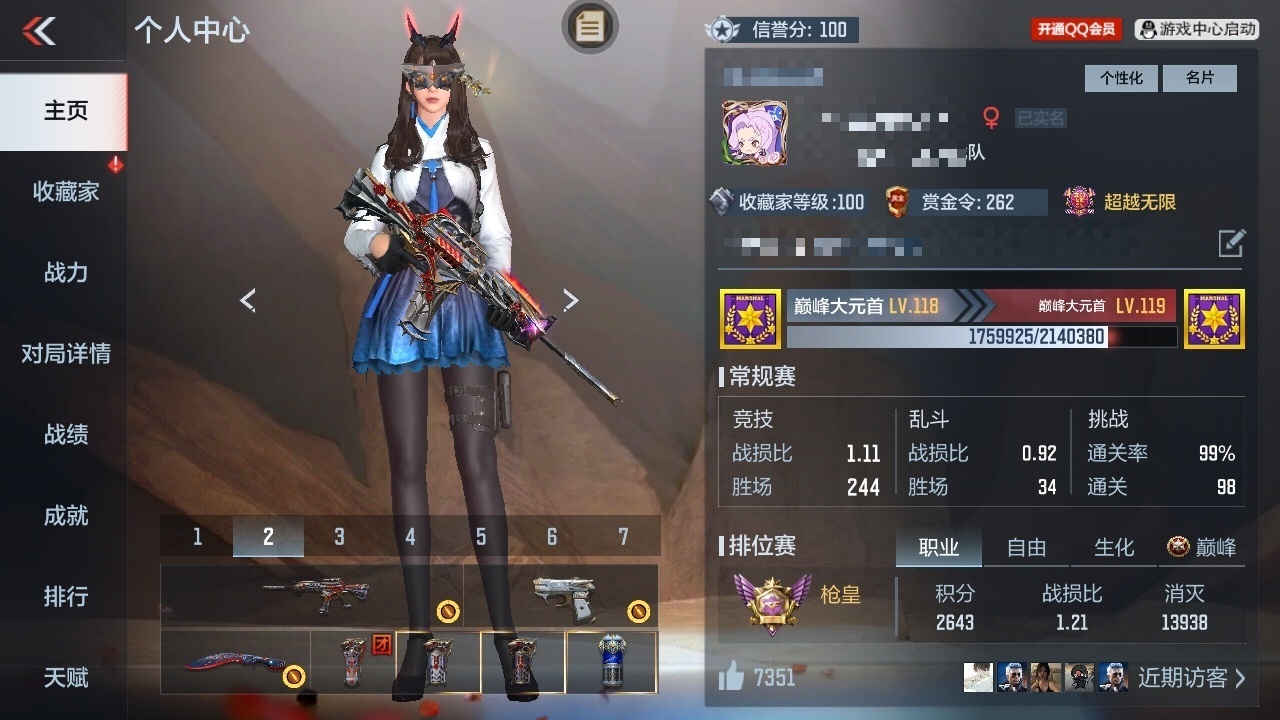Switch to the 自由 ranked tab
The image size is (1280, 720).
coord(1026,547)
